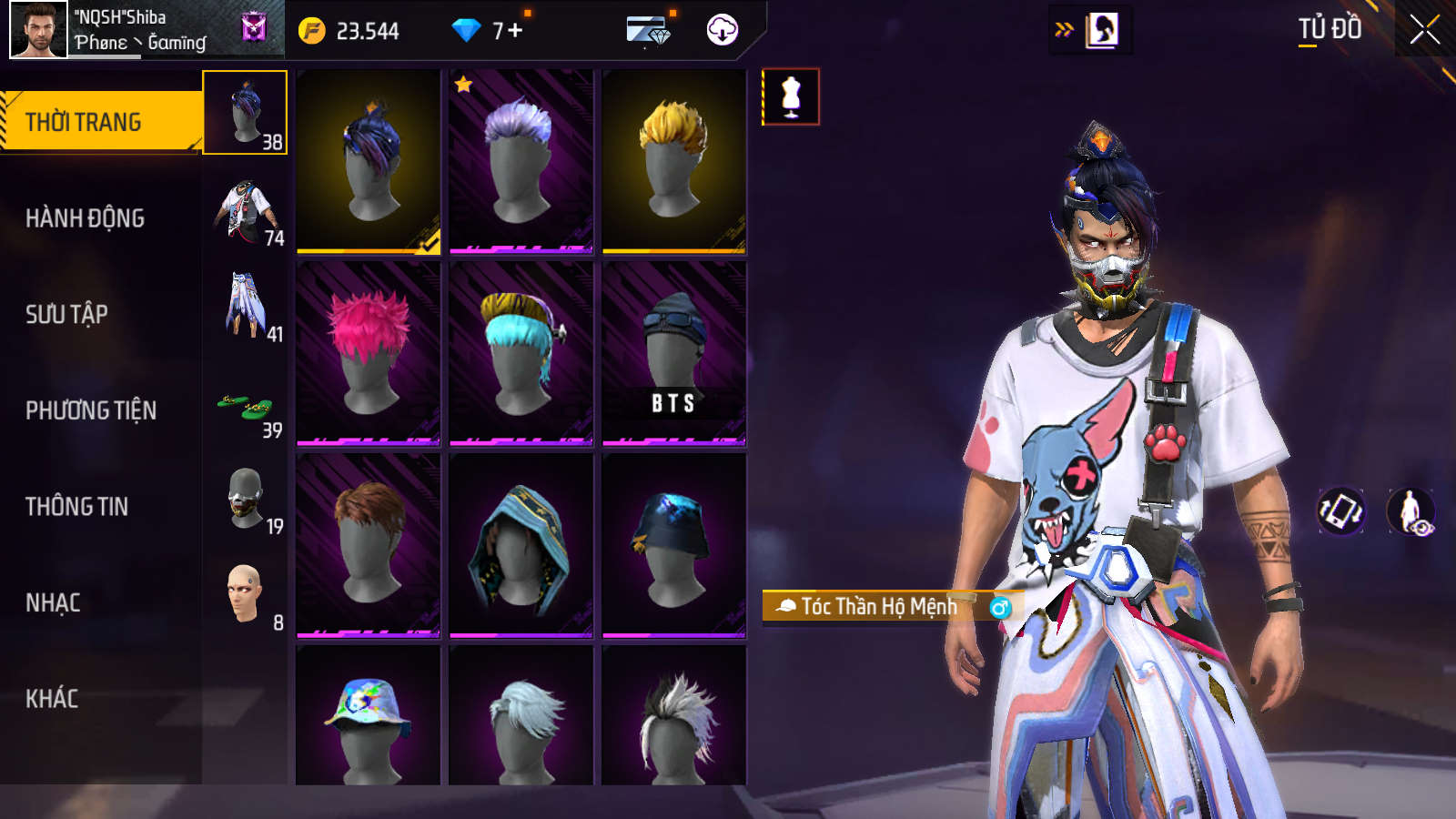
Task: Close the wardrobe with the X button
Action: click(x=1424, y=30)
